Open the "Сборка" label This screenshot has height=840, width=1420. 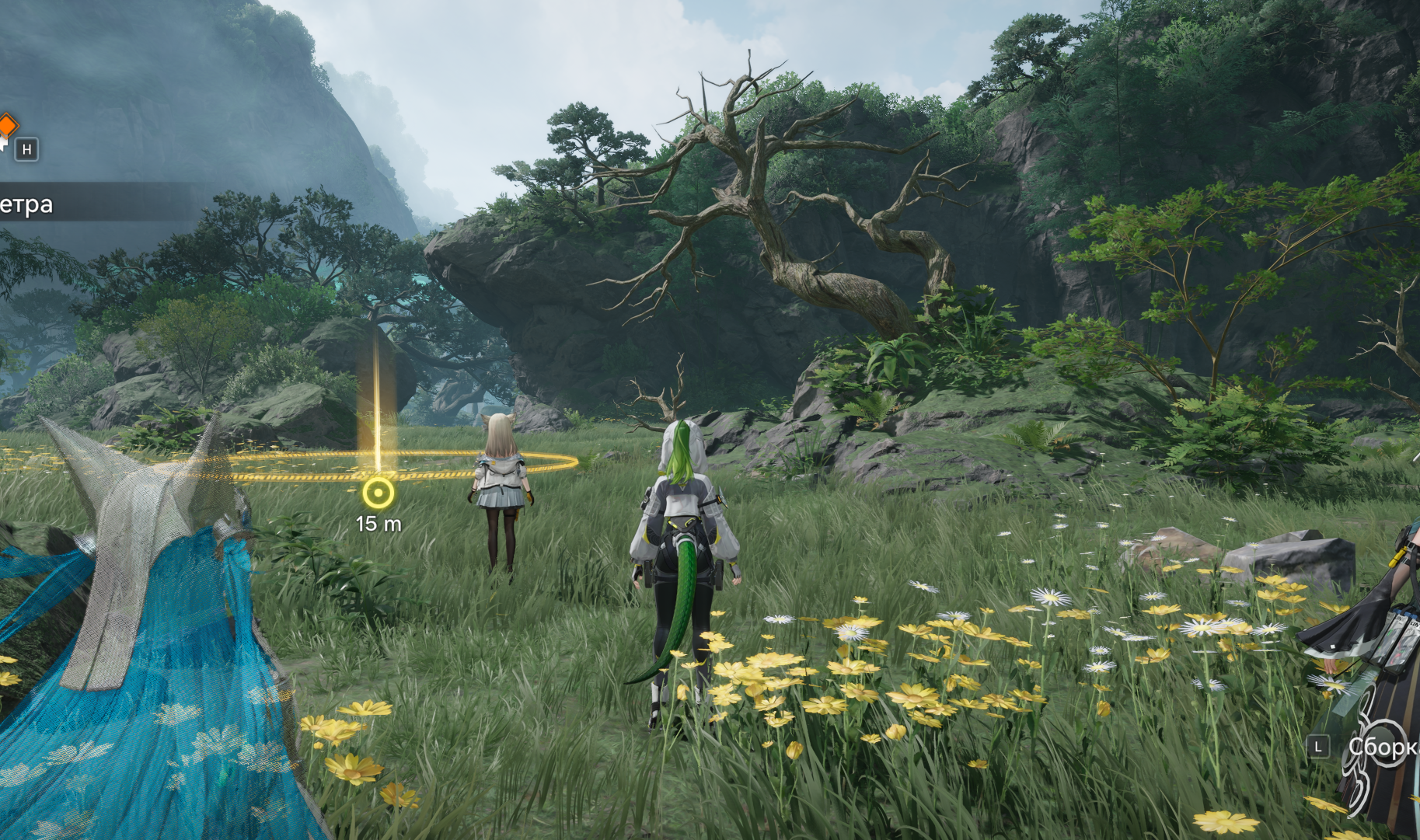(x=1383, y=747)
